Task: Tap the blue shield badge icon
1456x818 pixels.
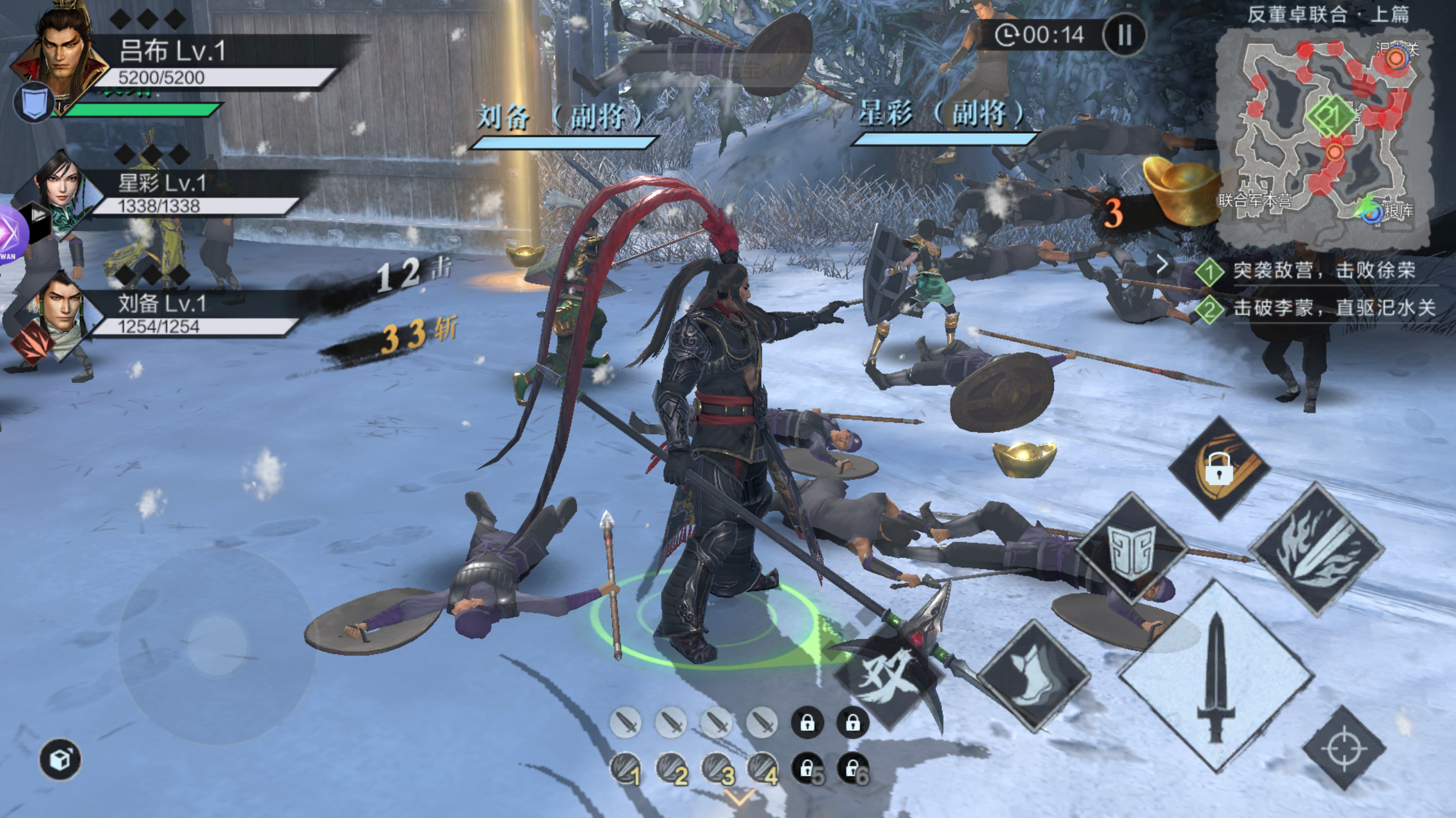Action: [x=34, y=102]
